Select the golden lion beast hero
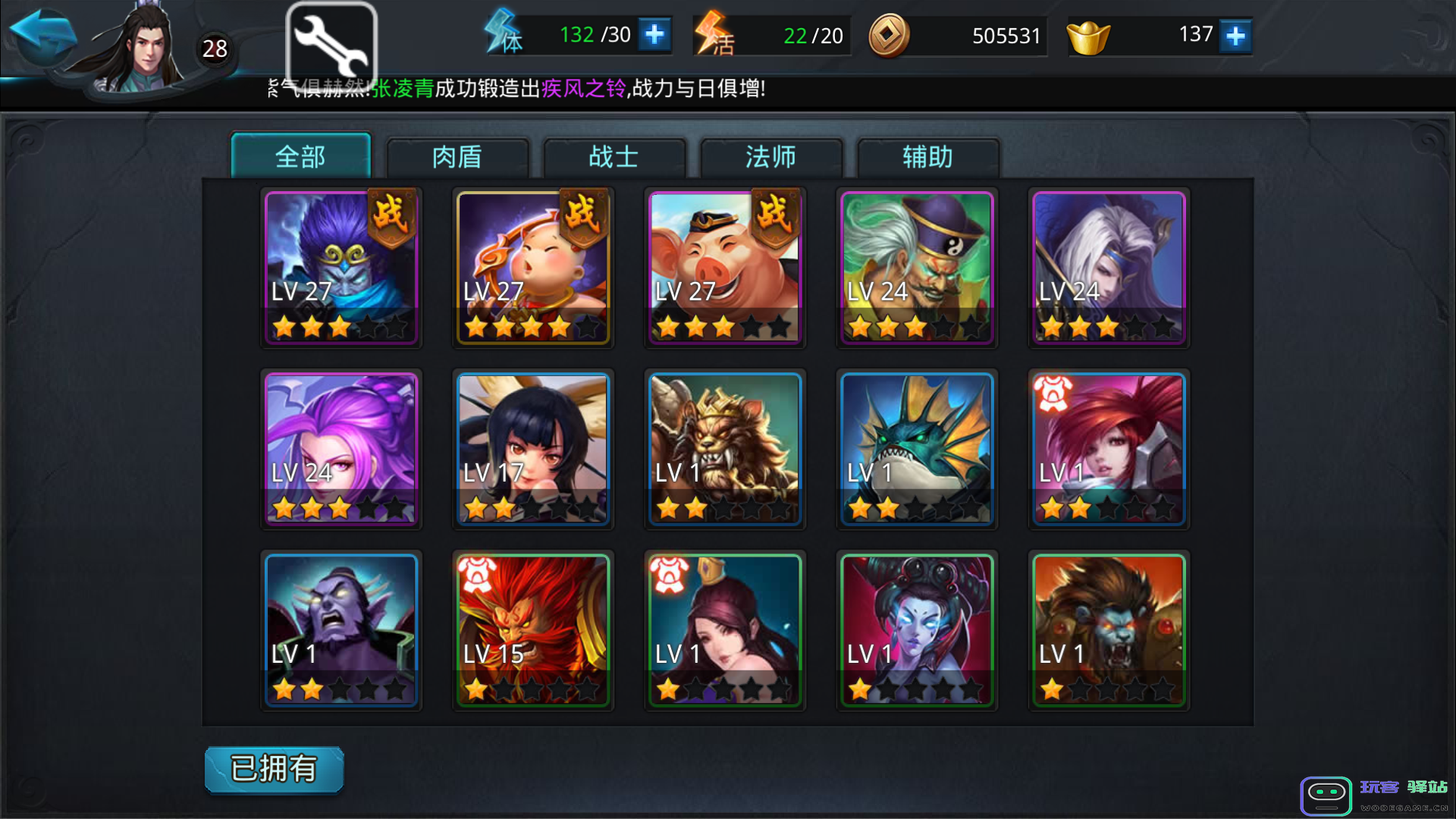Viewport: 1456px width, 819px height. point(725,449)
